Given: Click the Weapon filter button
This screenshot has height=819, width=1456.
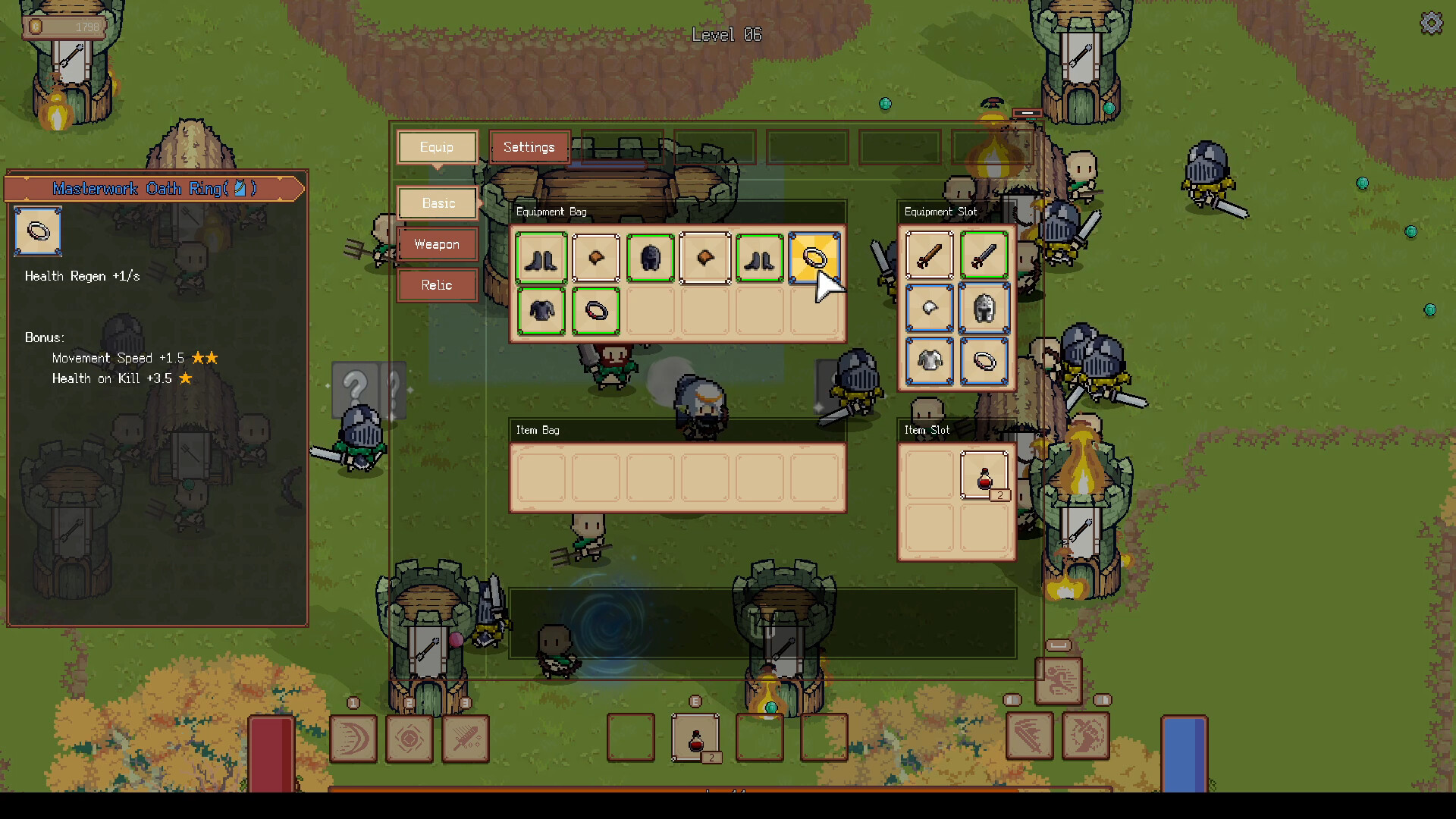Looking at the screenshot, I should (x=437, y=244).
